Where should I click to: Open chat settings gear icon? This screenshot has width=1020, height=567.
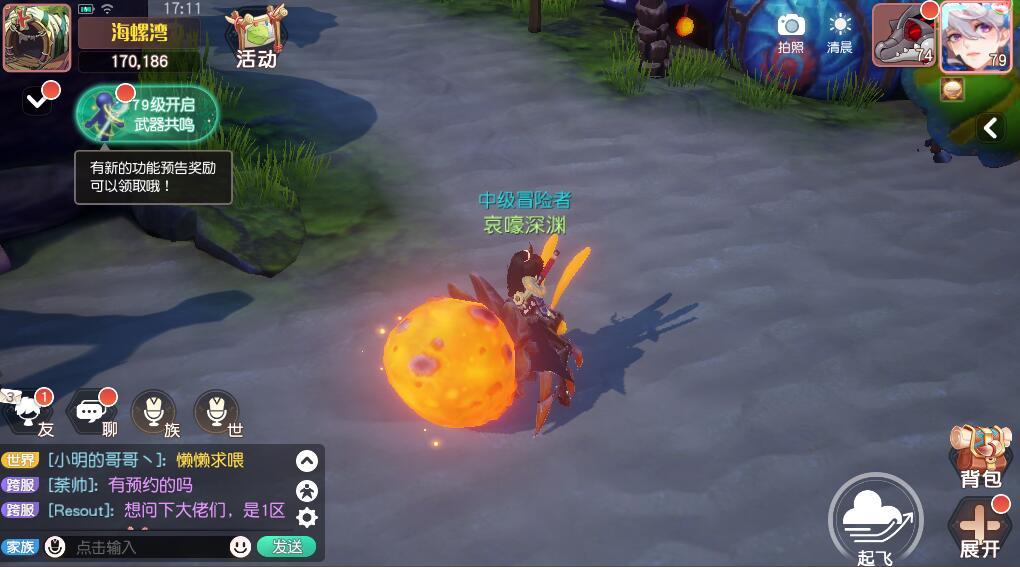coord(307,517)
